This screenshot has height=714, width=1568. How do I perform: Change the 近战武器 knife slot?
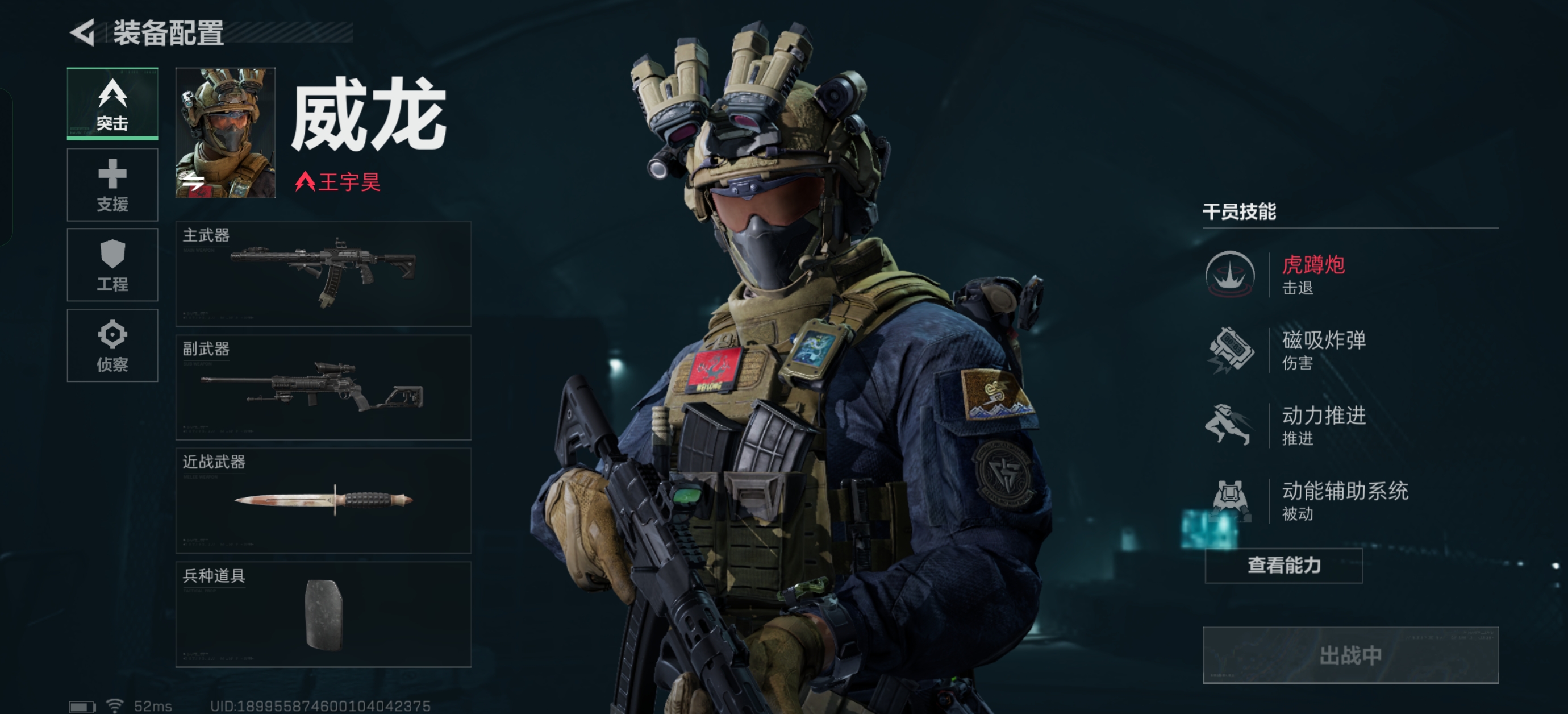323,500
